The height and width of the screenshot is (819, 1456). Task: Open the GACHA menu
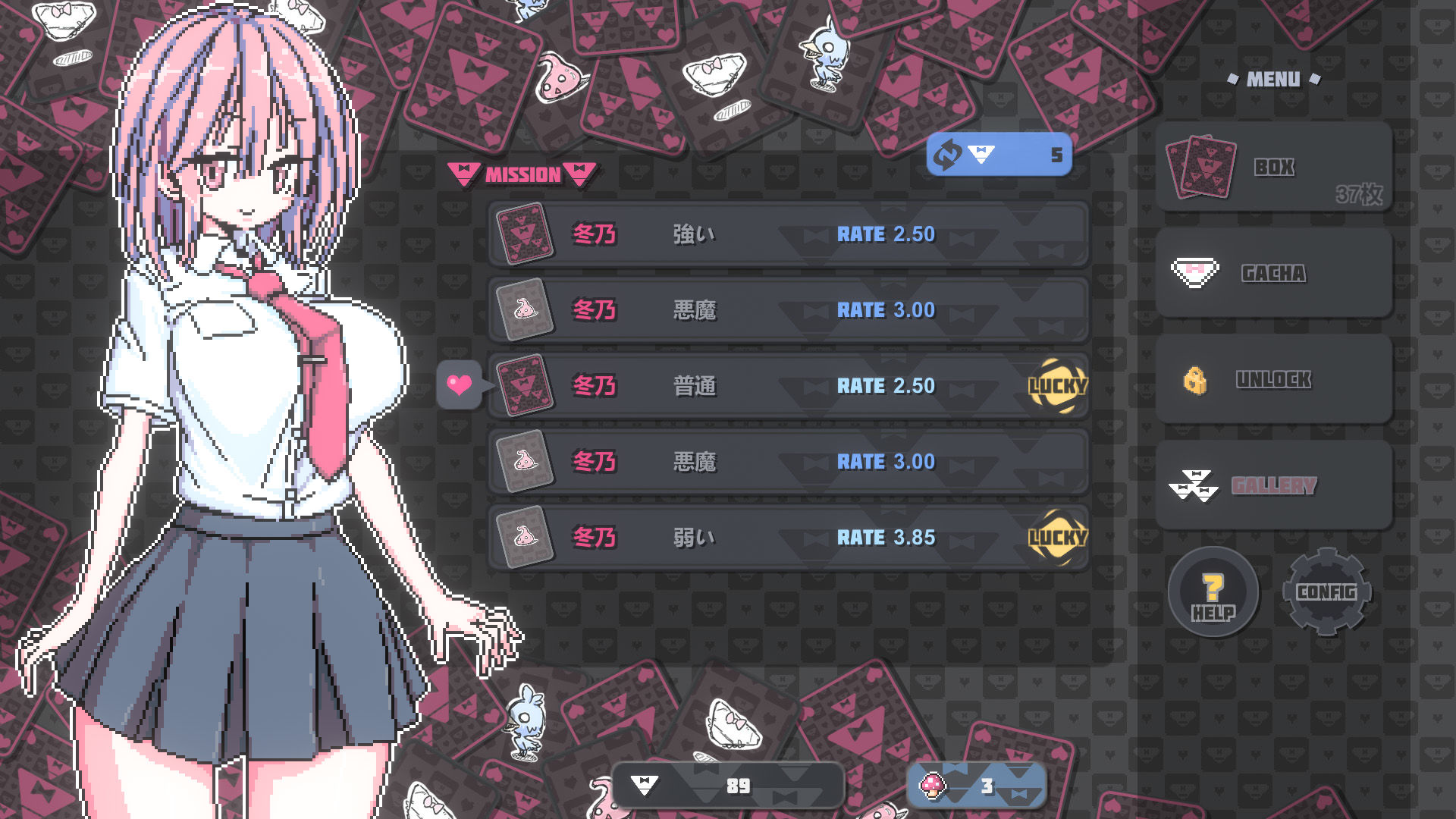(x=1274, y=273)
